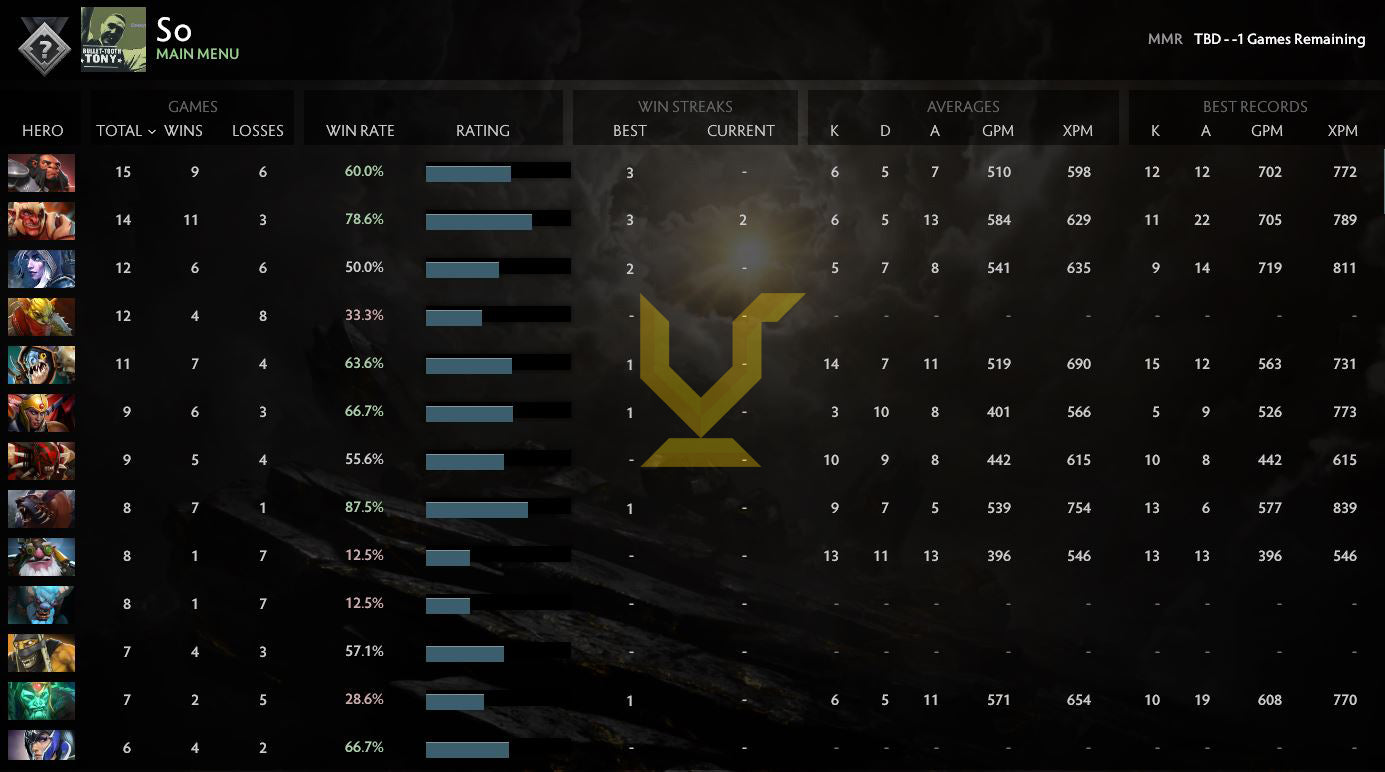Sort heroes by WIN RATE
Image resolution: width=1385 pixels, height=772 pixels.
(358, 131)
